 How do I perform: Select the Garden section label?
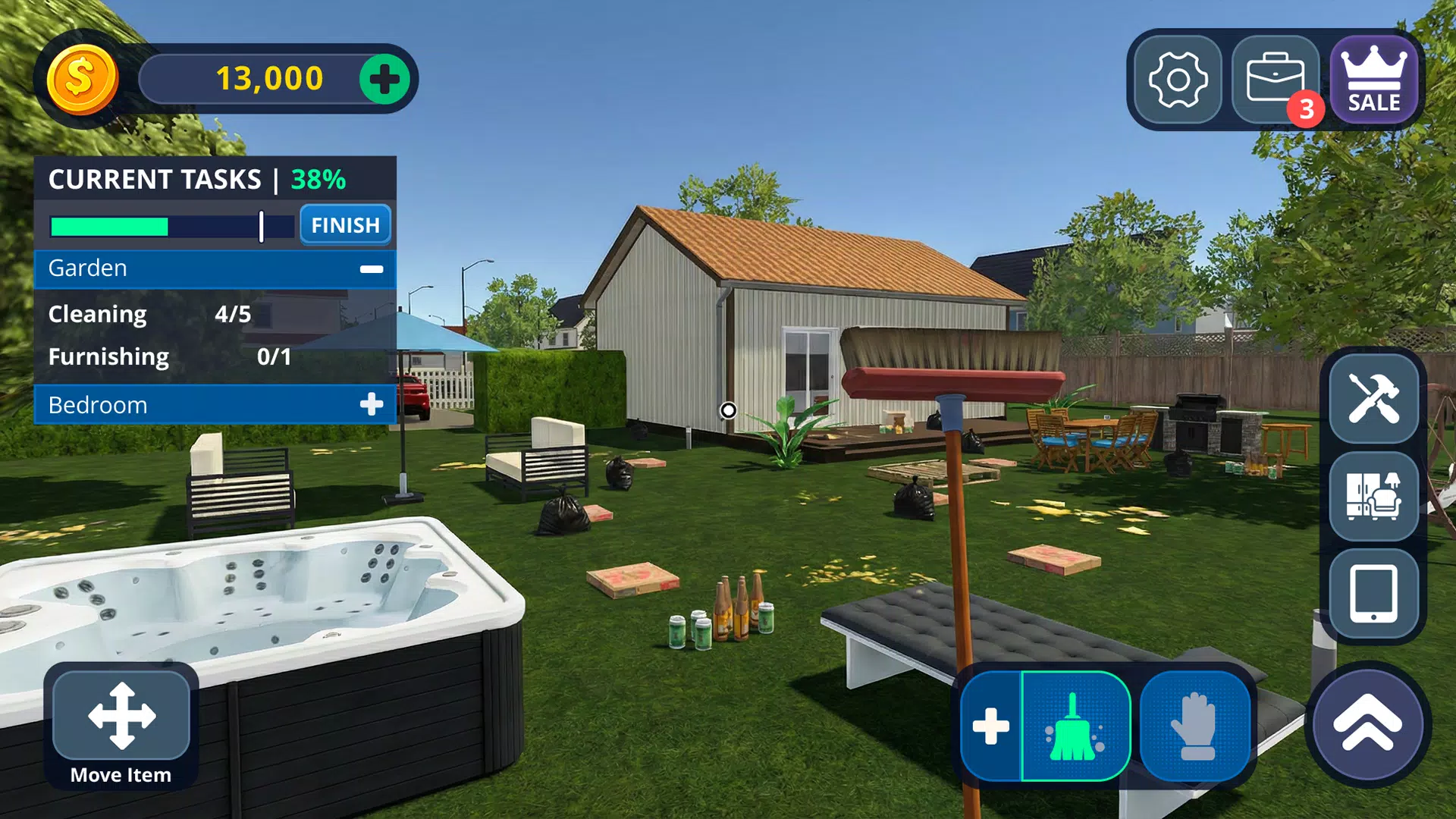click(86, 268)
